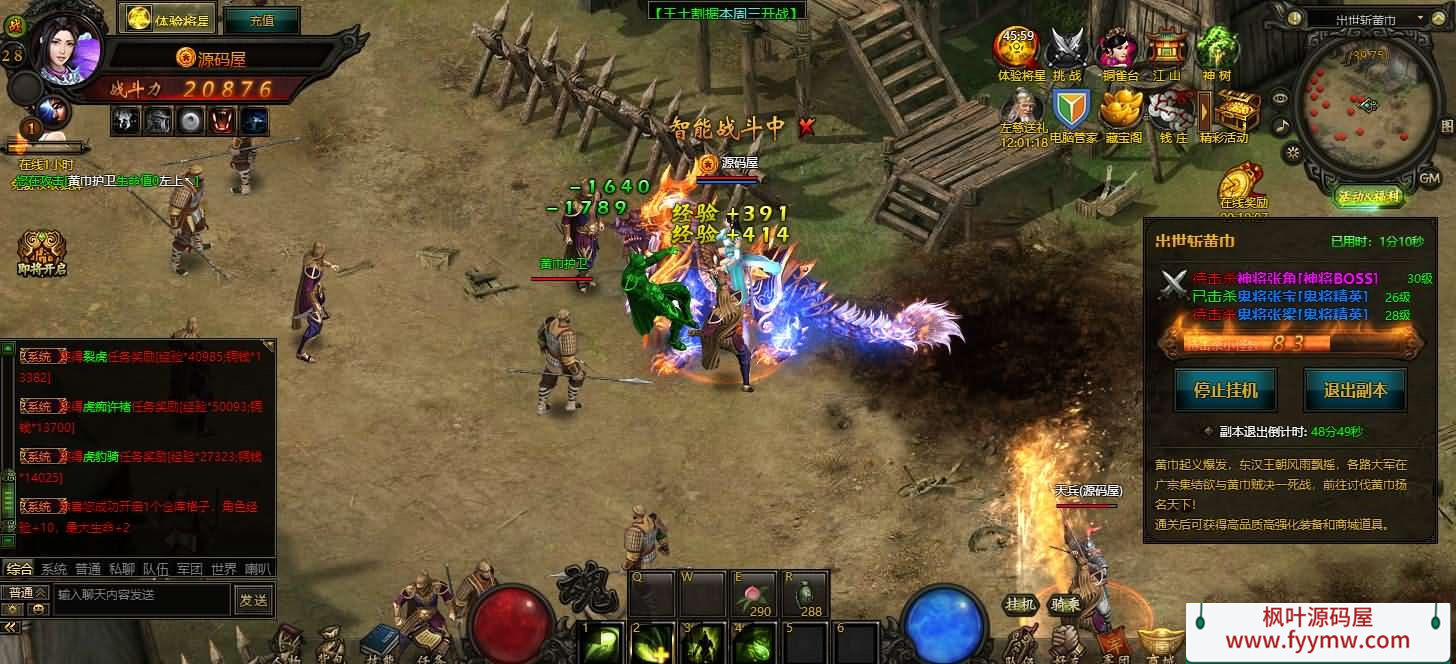Image resolution: width=1456 pixels, height=664 pixels.
Task: Click the 停止挂机 button
Action: pos(1225,390)
